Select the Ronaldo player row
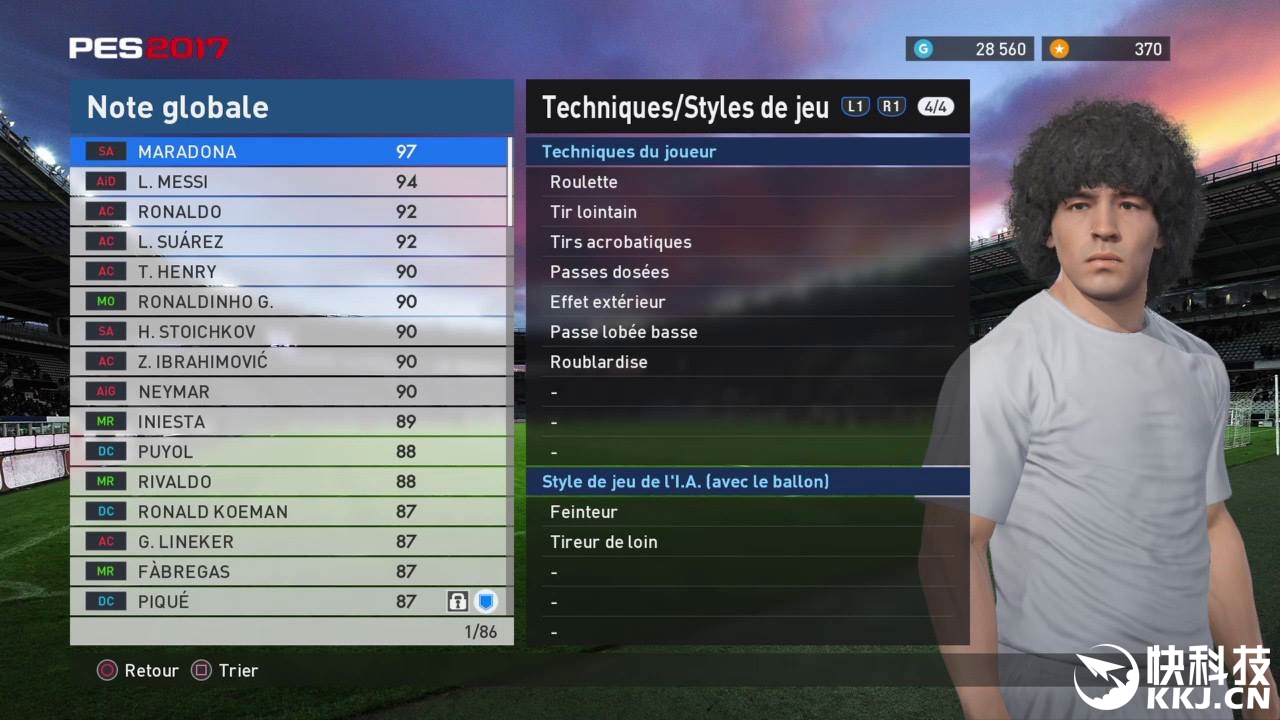1280x720 pixels. (290, 212)
